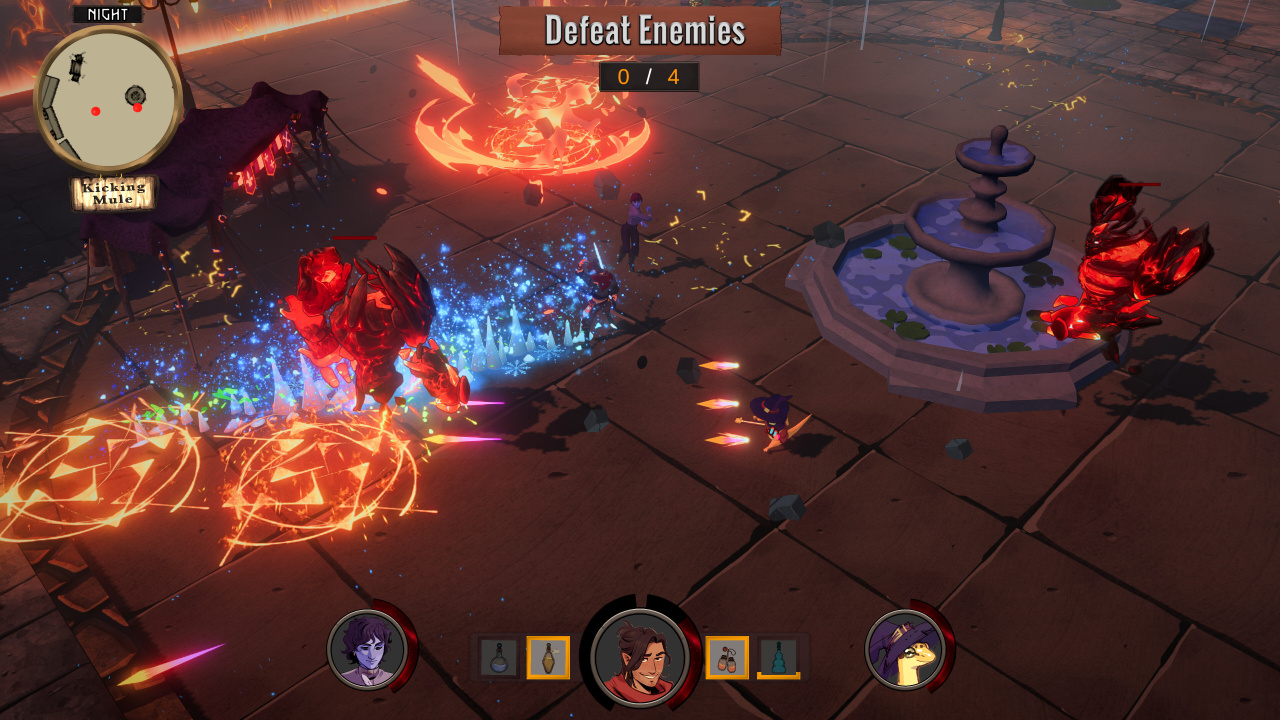Click the Defeat Enemies objective banner
The image size is (1280, 720).
[x=640, y=31]
